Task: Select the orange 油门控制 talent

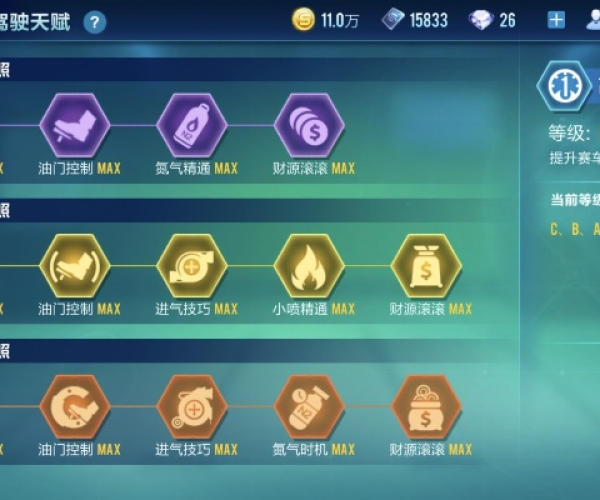Action: (74, 407)
